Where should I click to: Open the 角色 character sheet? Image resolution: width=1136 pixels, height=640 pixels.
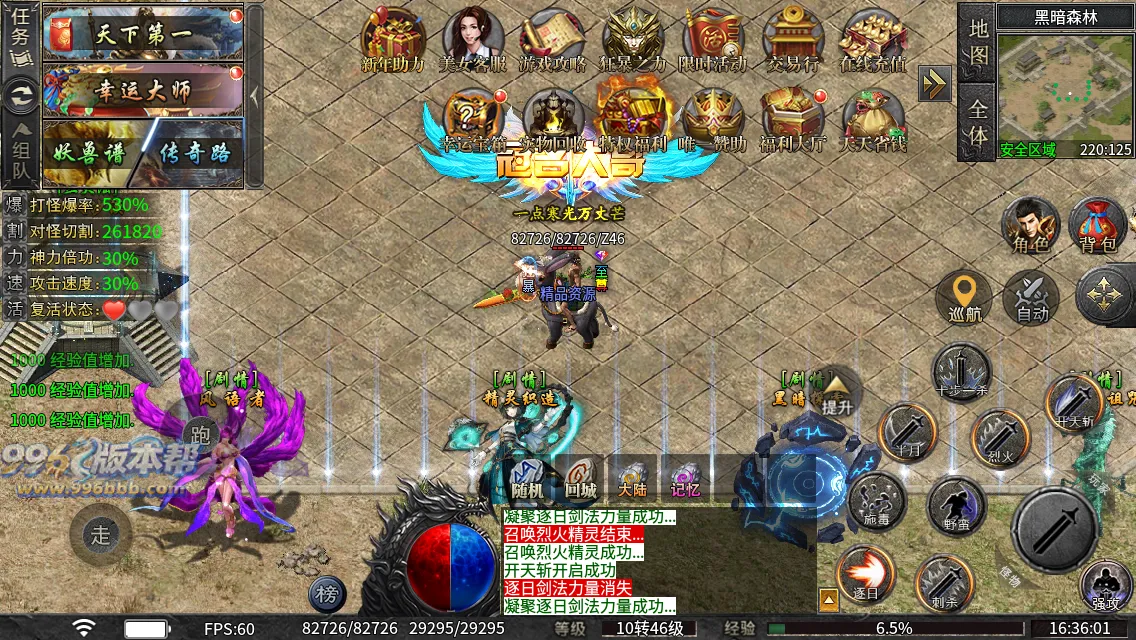(x=1031, y=225)
